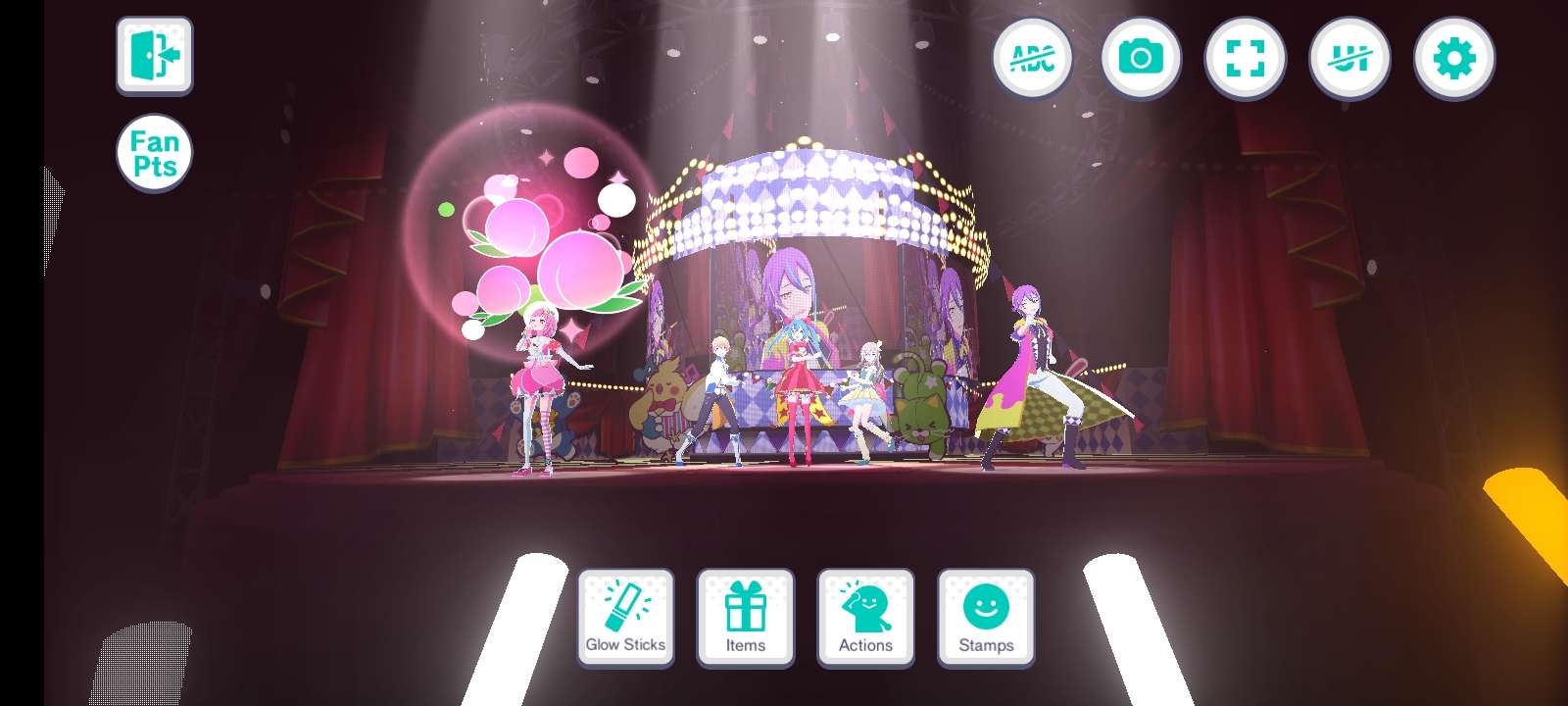
Task: Take a screenshot with the camera icon
Action: (1139, 58)
